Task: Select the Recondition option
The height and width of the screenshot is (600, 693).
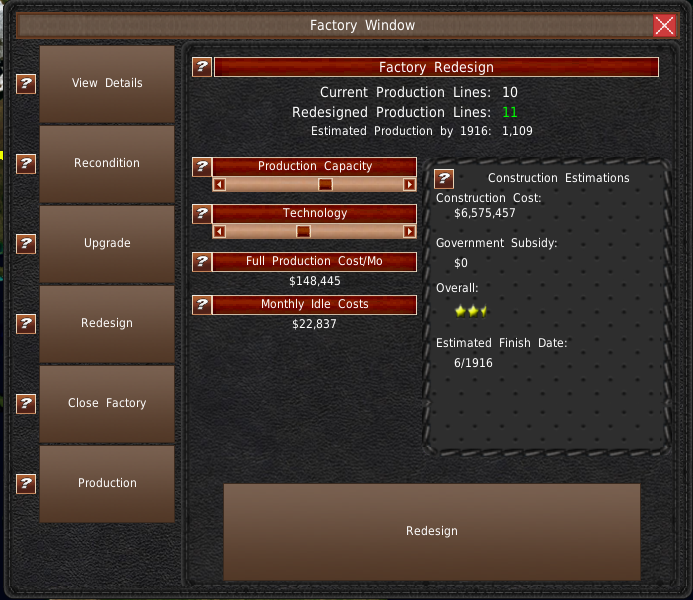Action: click(107, 164)
